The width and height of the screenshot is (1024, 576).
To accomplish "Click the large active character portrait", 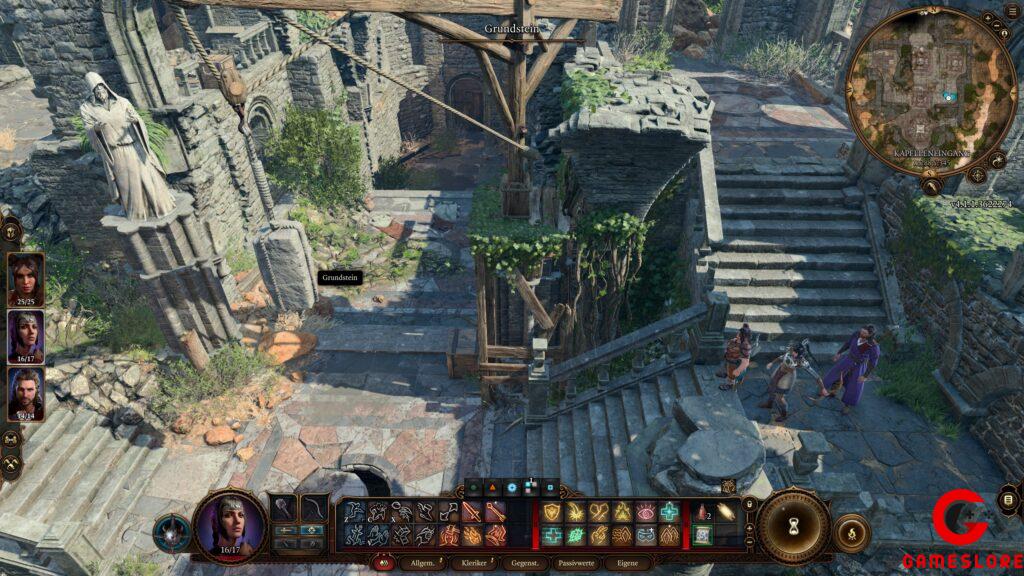I will tap(231, 524).
